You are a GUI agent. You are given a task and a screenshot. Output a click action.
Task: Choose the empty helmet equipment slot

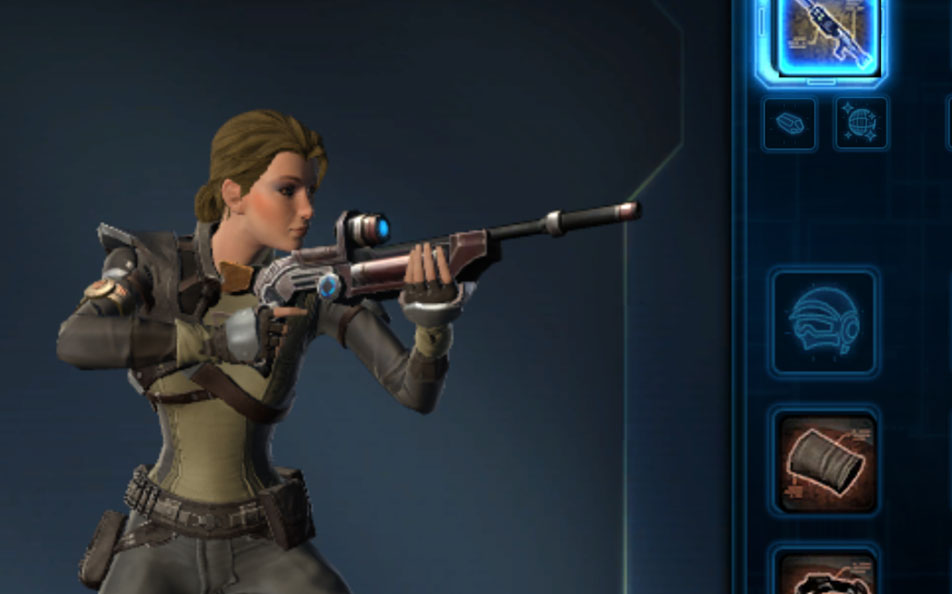[x=824, y=322]
